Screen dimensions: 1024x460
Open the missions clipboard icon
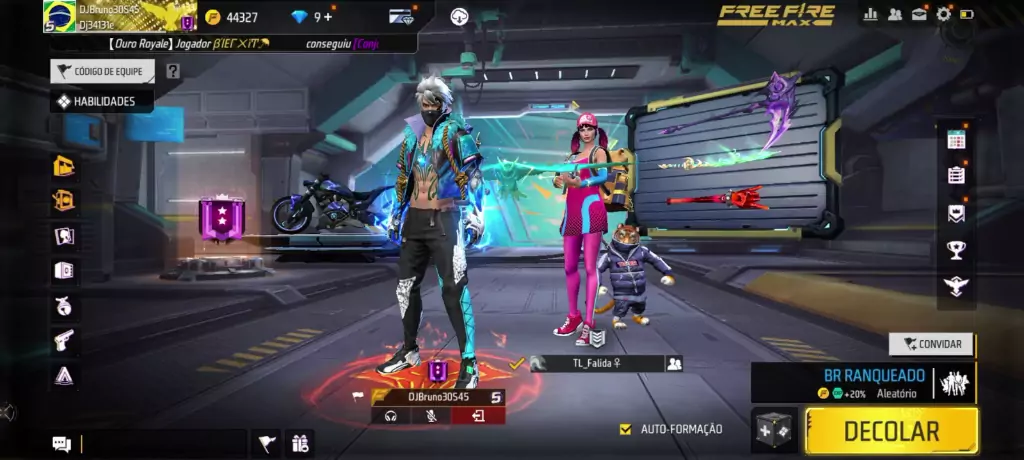tap(956, 175)
